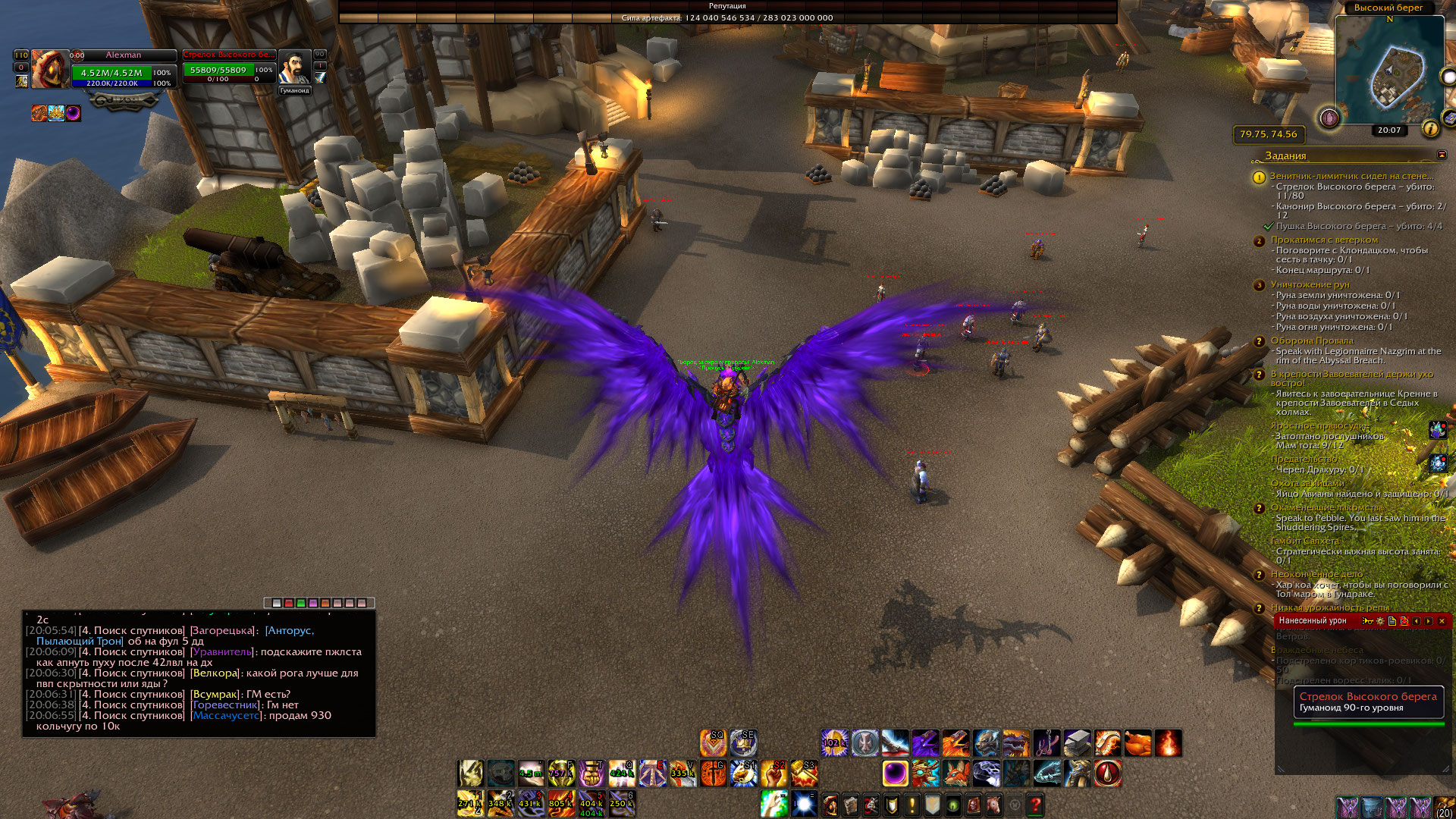The image size is (1456, 819).
Task: Select the targeted rifleman's portrait
Action: point(294,69)
